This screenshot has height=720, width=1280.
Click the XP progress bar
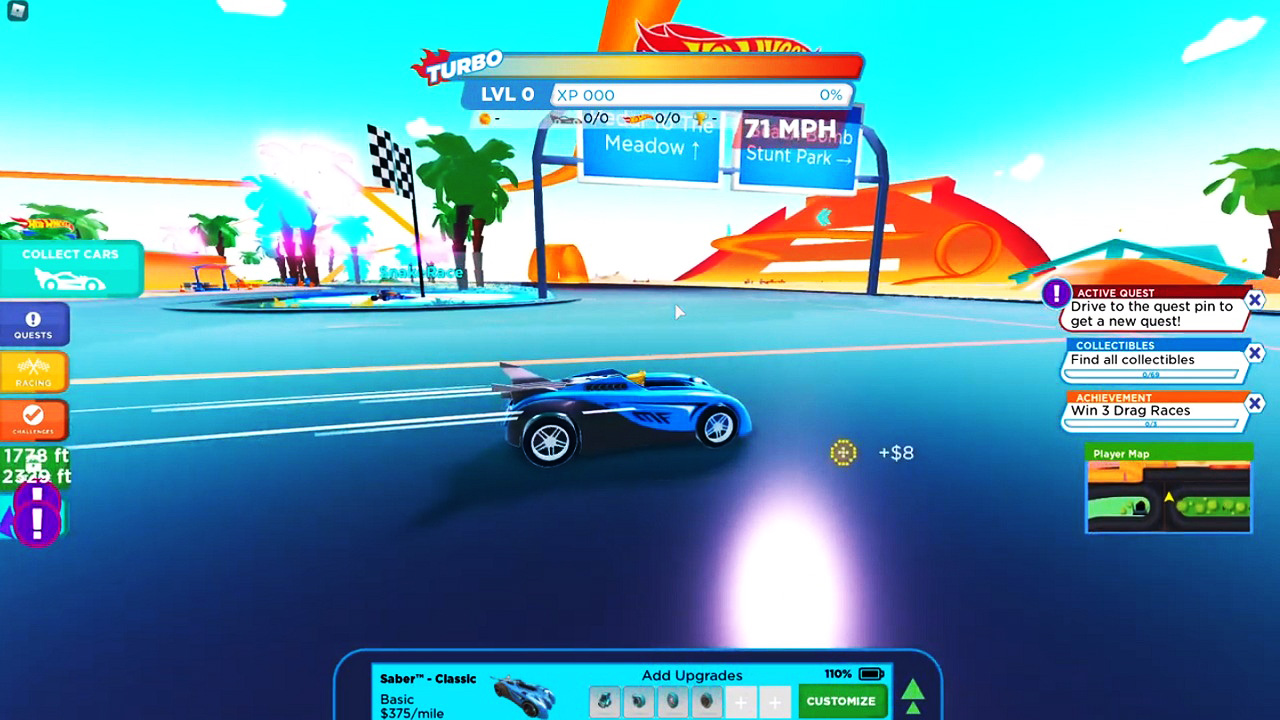(x=700, y=95)
